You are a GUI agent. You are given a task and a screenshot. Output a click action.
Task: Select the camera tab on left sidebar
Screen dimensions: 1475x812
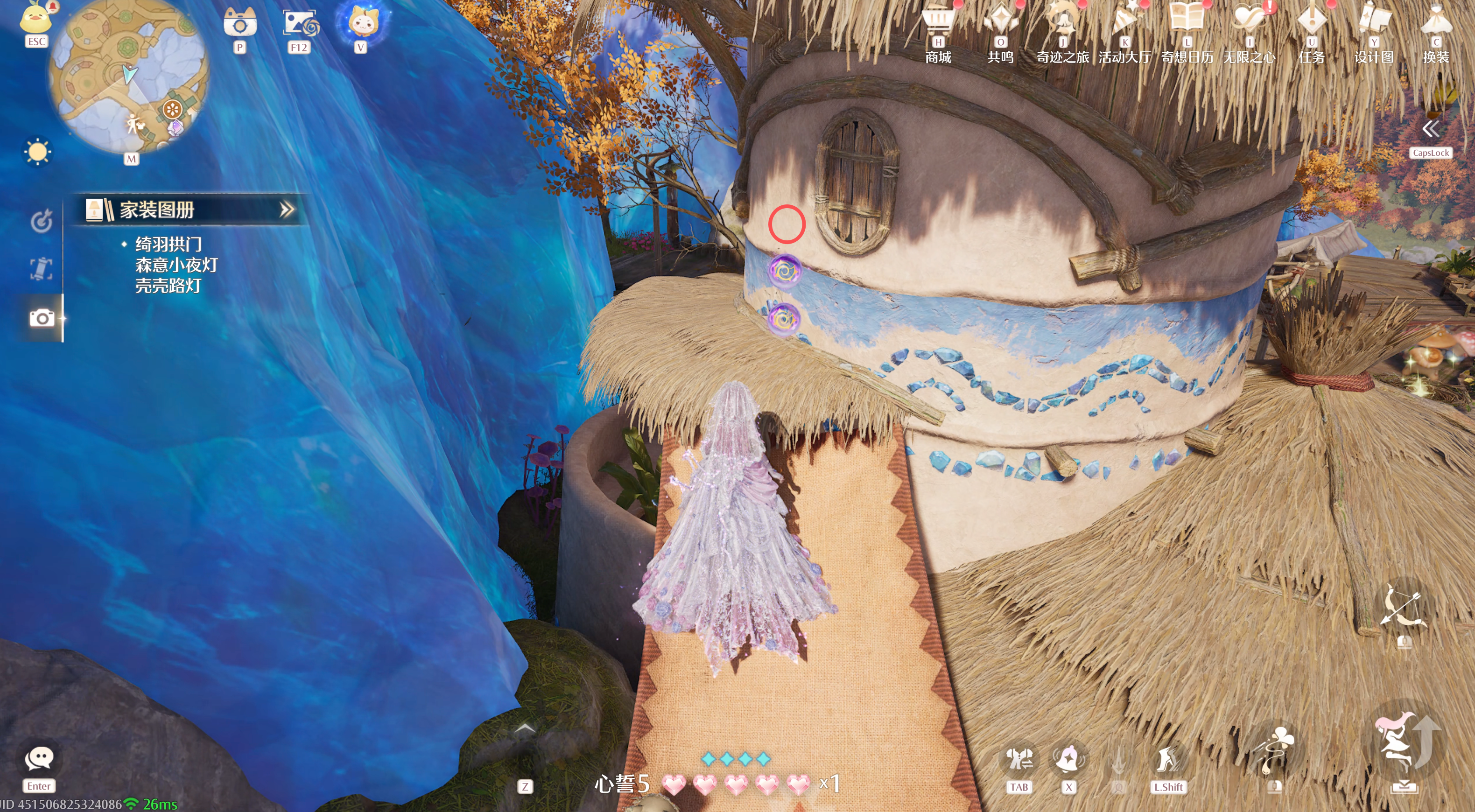coord(42,318)
